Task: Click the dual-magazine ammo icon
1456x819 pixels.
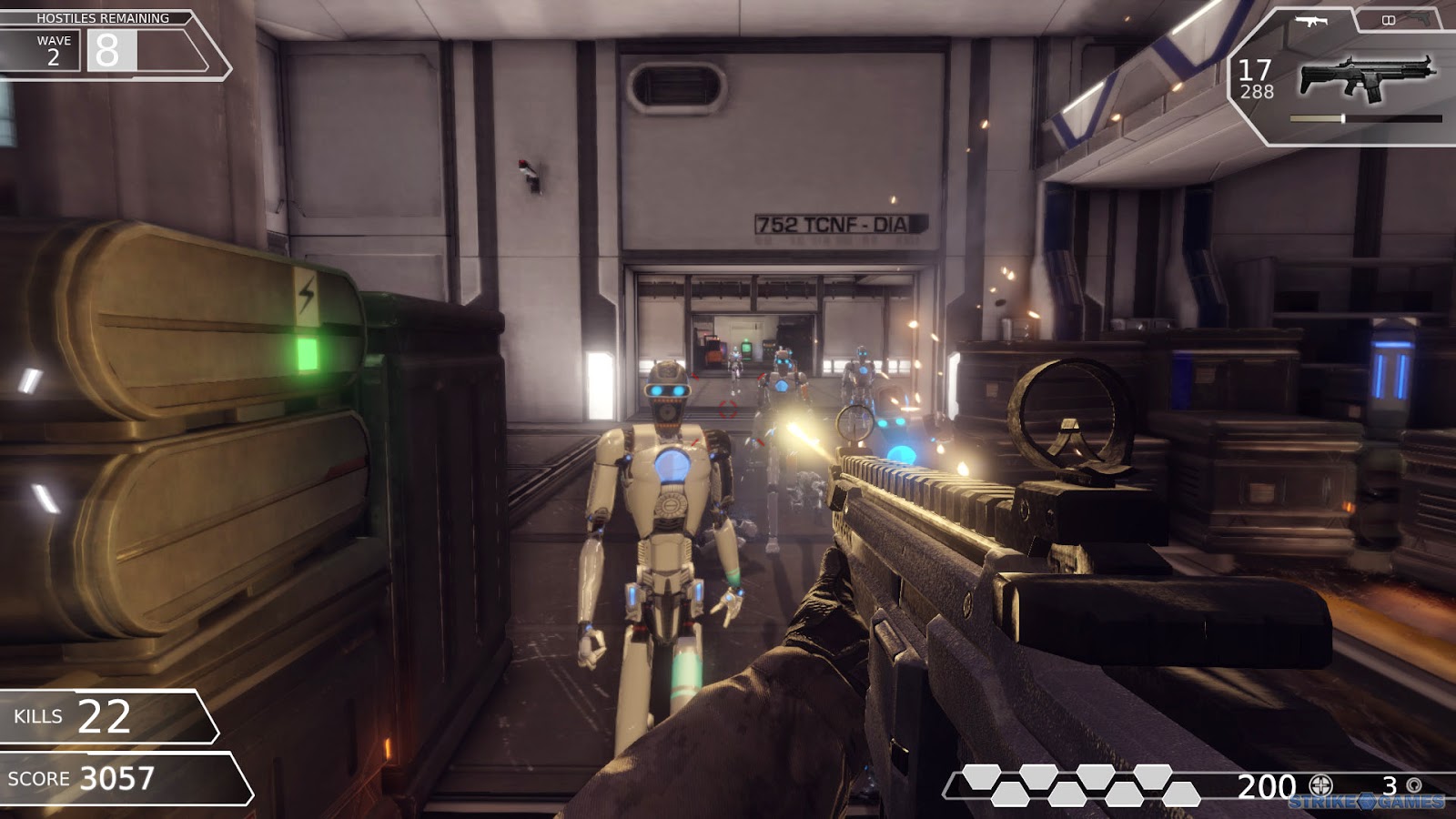Action: point(1388,19)
